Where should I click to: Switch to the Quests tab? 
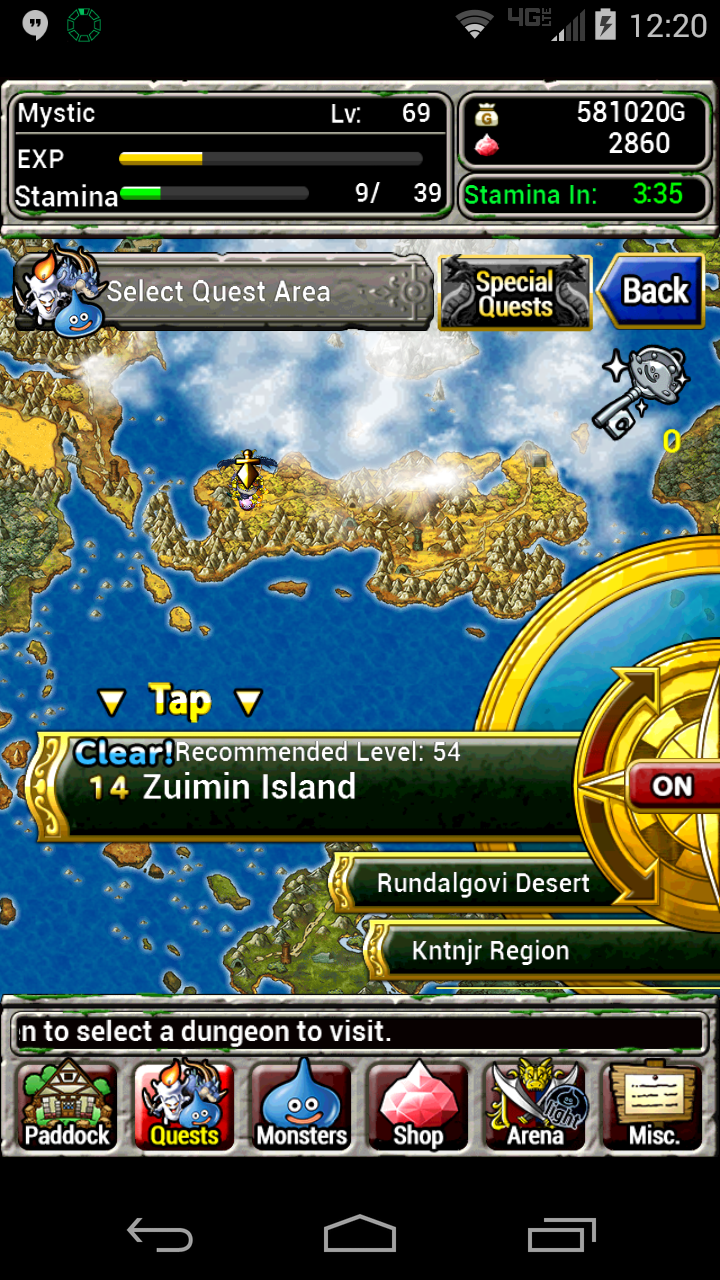pyautogui.click(x=184, y=1106)
